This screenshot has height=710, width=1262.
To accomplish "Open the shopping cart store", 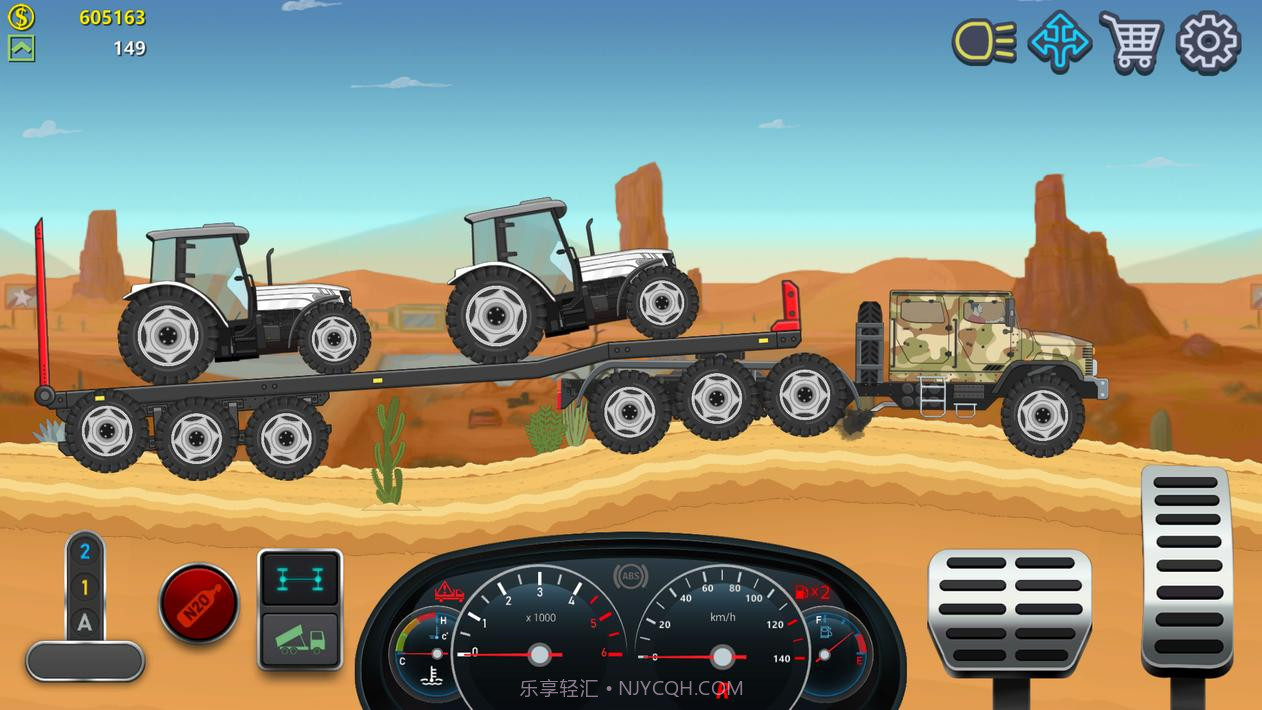I will [x=1132, y=42].
